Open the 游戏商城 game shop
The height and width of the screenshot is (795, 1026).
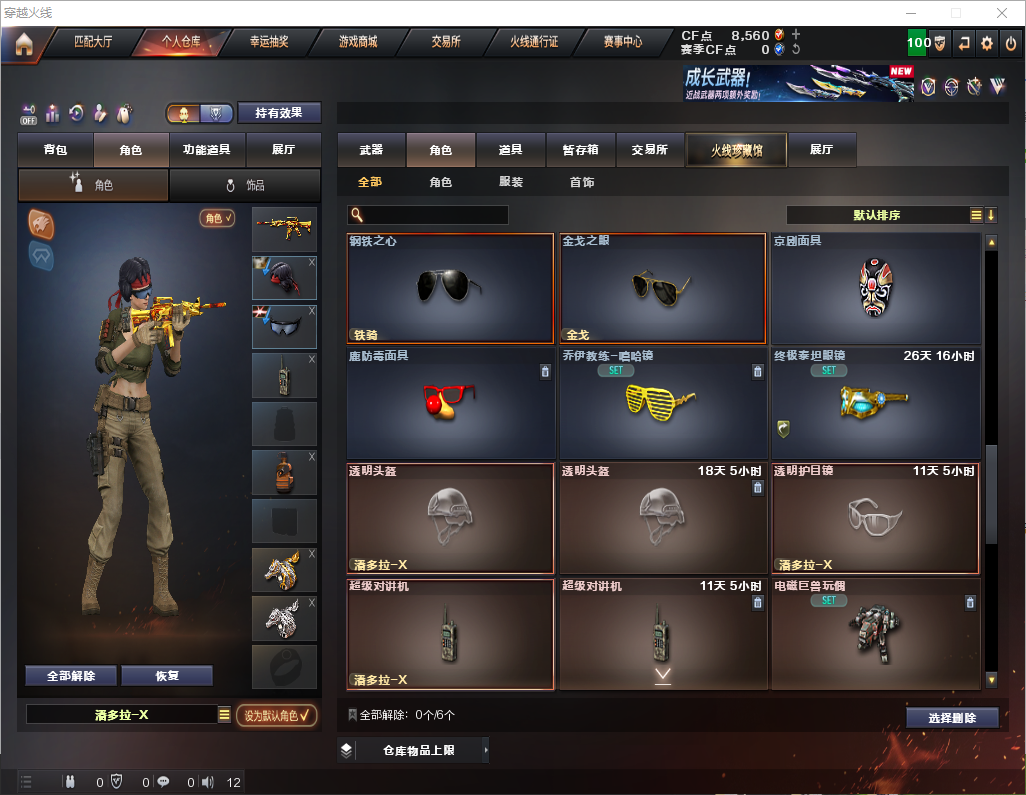tap(358, 42)
